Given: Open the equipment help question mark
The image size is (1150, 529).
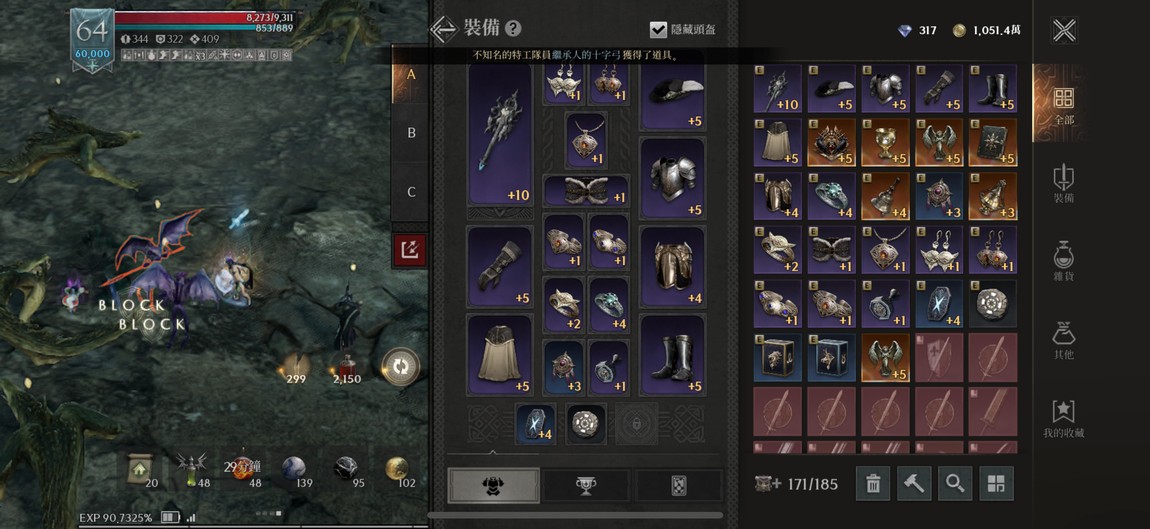Looking at the screenshot, I should tap(513, 29).
